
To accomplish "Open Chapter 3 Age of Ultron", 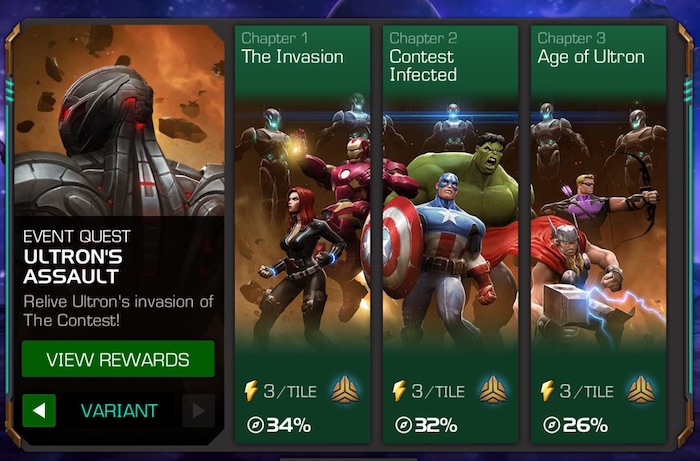I will (x=598, y=230).
